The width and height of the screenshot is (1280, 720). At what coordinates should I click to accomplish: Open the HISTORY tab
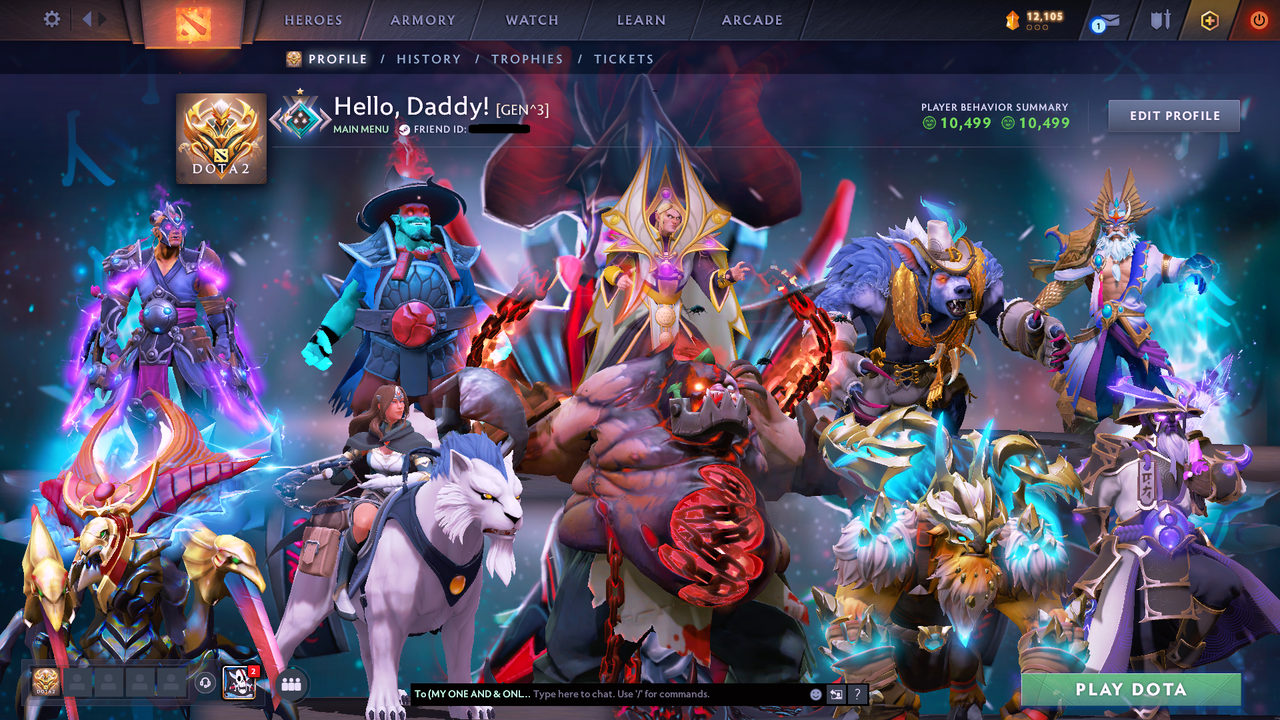coord(428,59)
